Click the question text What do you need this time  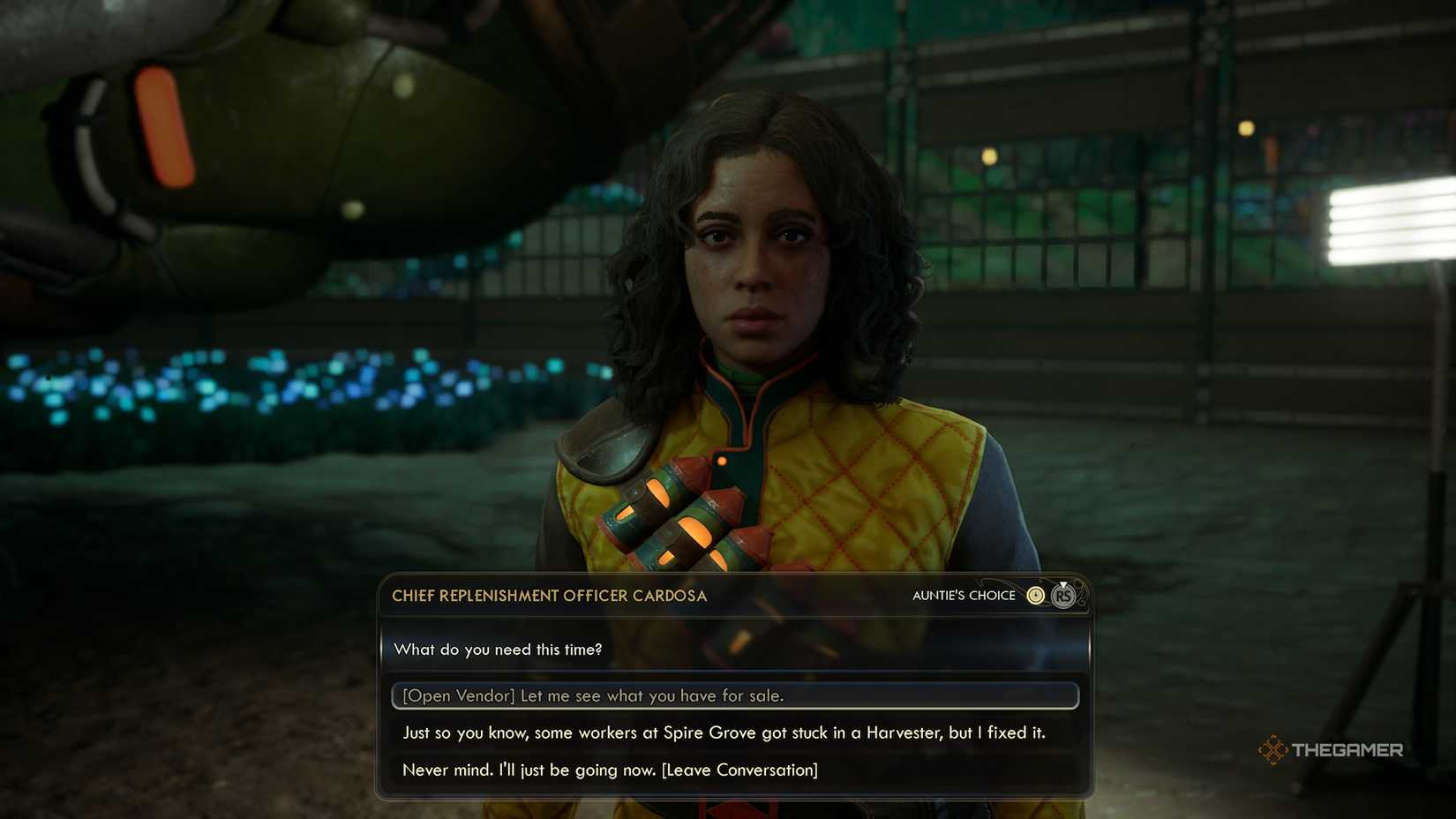pos(499,649)
